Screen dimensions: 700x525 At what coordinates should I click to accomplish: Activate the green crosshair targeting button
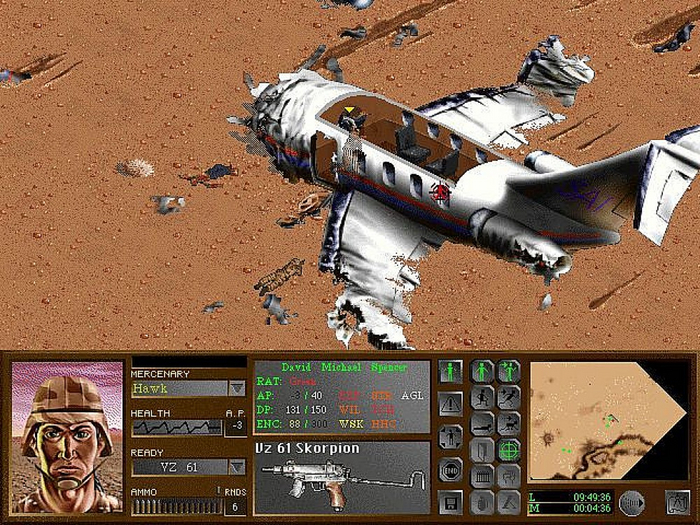click(x=509, y=450)
